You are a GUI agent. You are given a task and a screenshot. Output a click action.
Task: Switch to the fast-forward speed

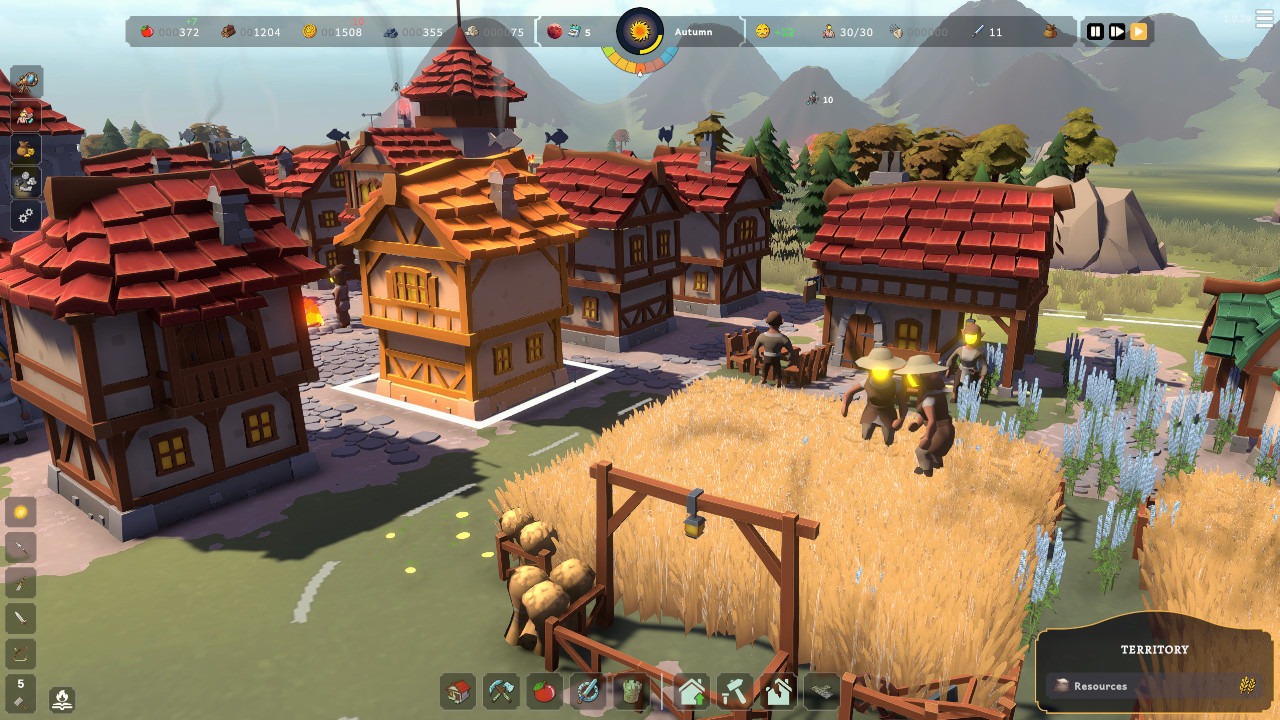coord(1139,32)
